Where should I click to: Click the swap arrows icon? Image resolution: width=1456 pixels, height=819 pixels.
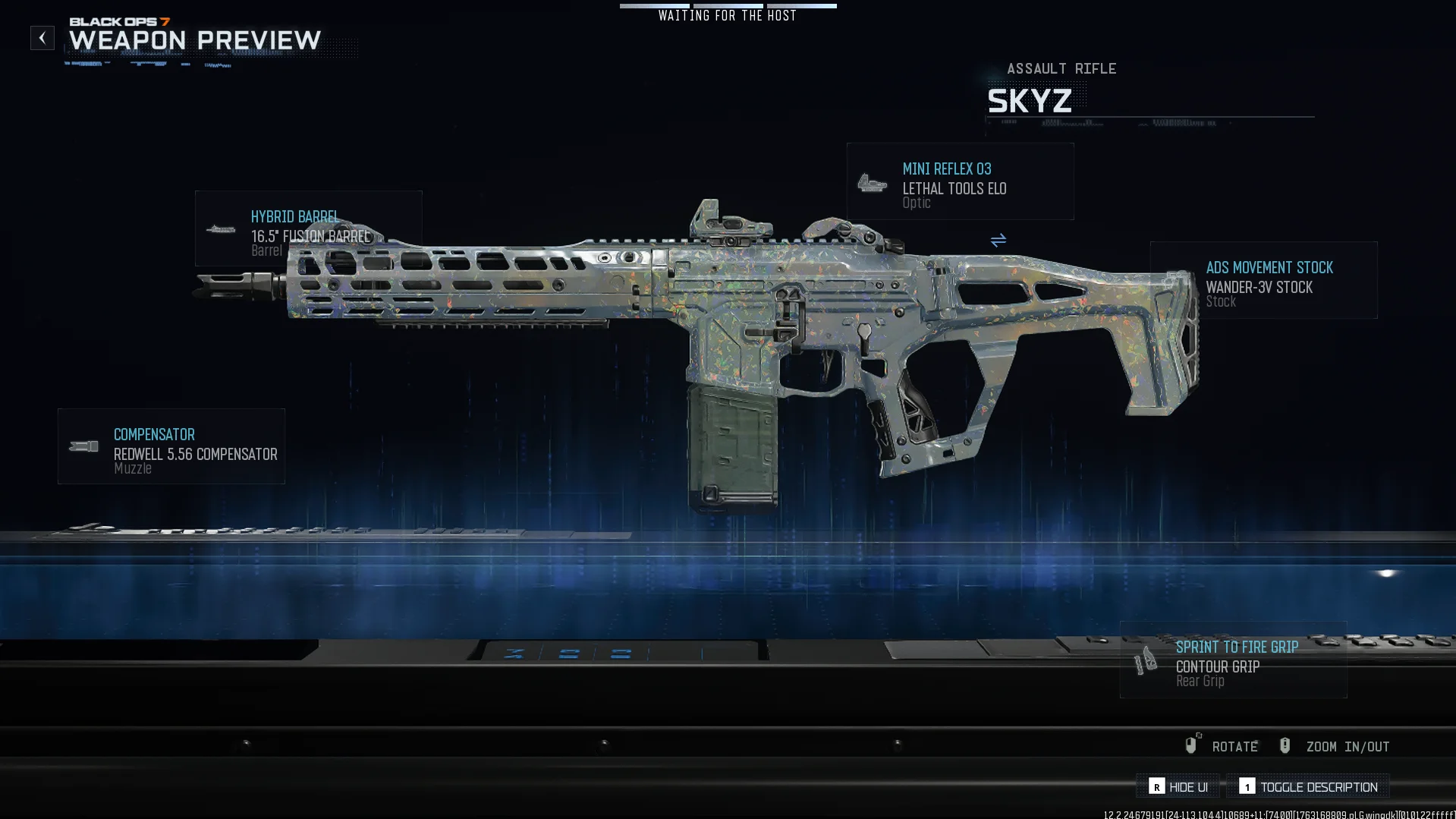pyautogui.click(x=998, y=241)
